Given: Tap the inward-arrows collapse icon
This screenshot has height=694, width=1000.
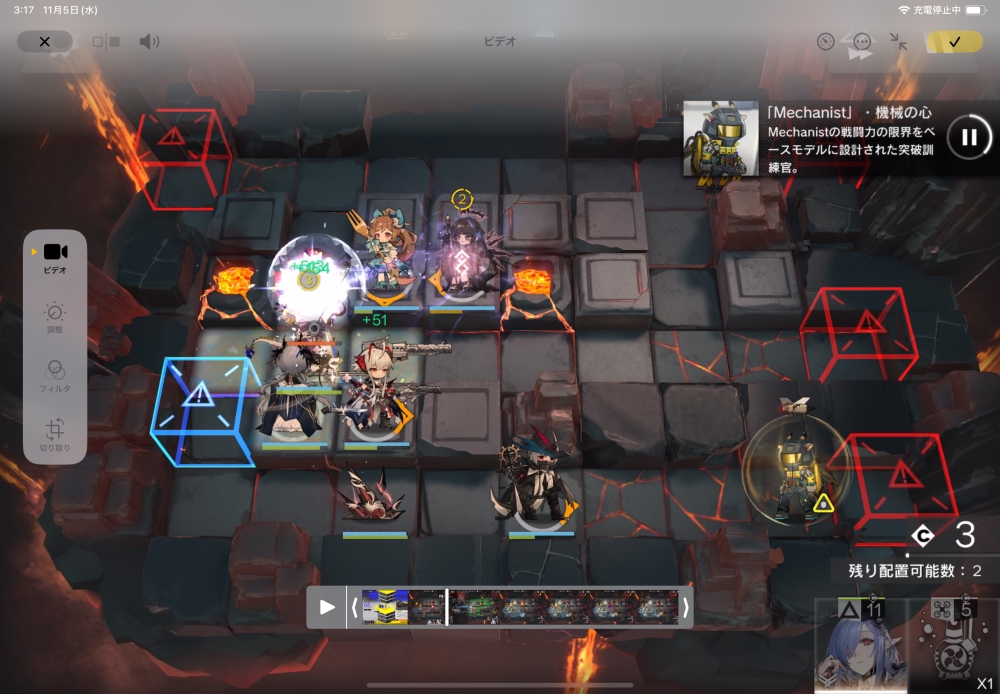Looking at the screenshot, I should [899, 42].
